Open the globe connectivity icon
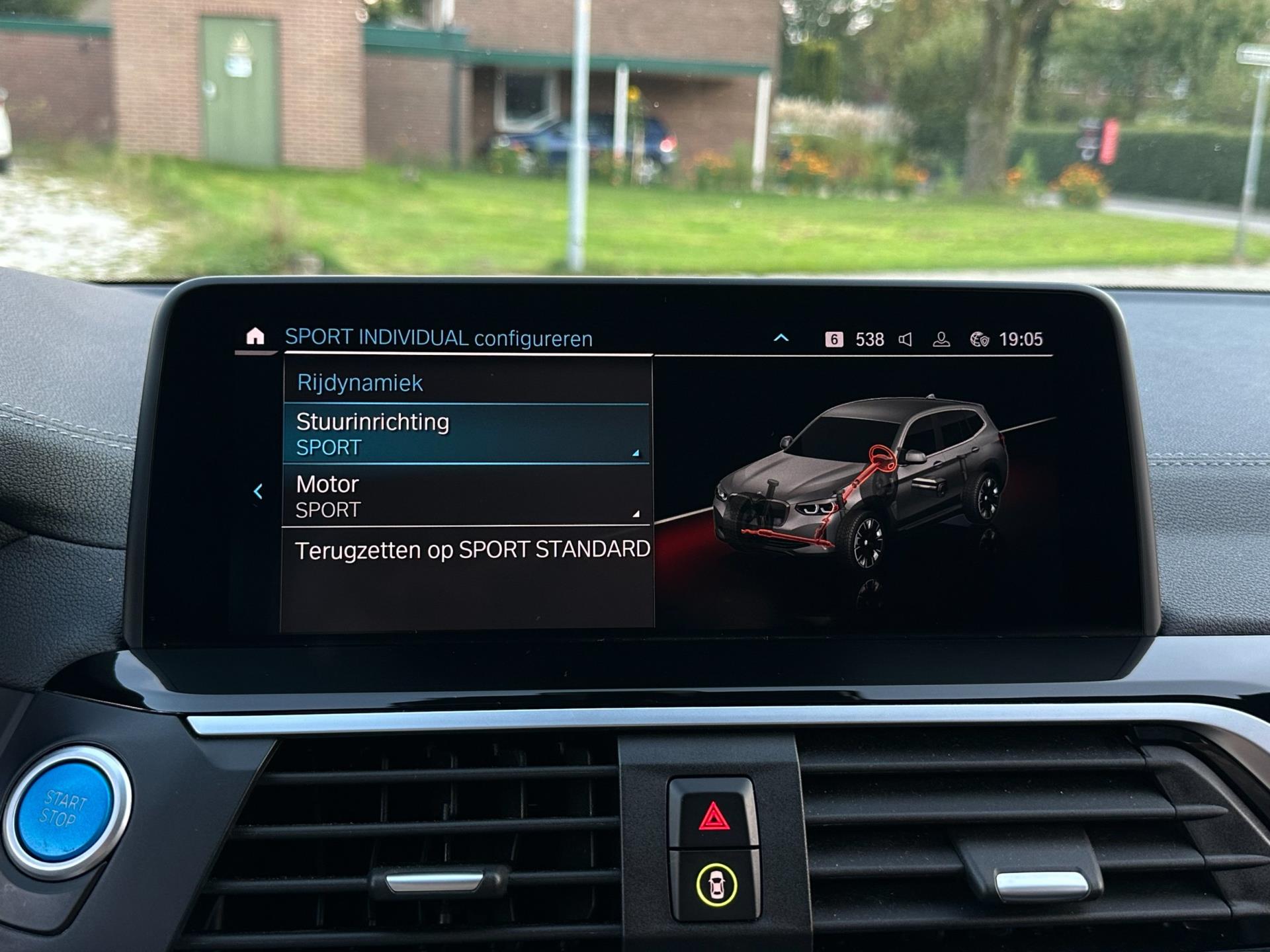This screenshot has width=1270, height=952. click(979, 340)
